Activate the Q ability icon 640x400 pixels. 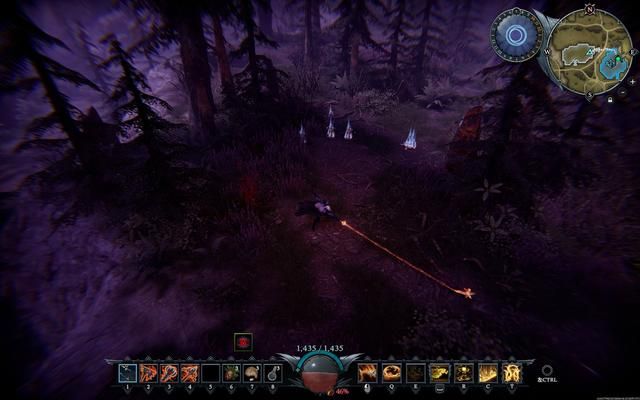(391, 373)
